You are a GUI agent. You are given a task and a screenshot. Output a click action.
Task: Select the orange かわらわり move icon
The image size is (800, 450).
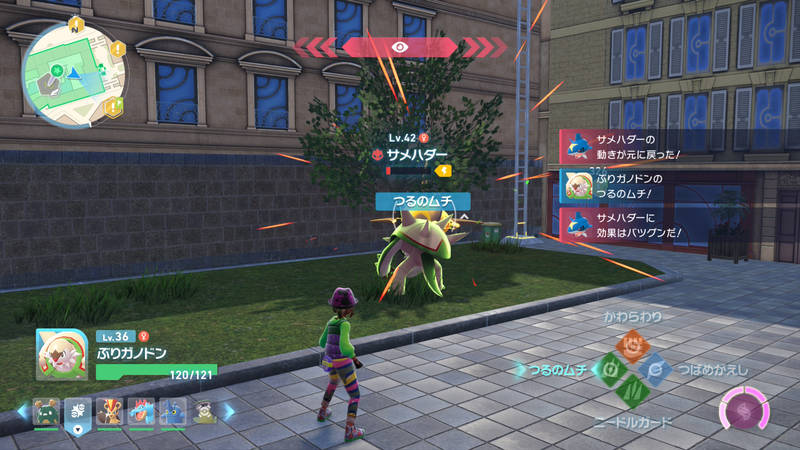(631, 347)
